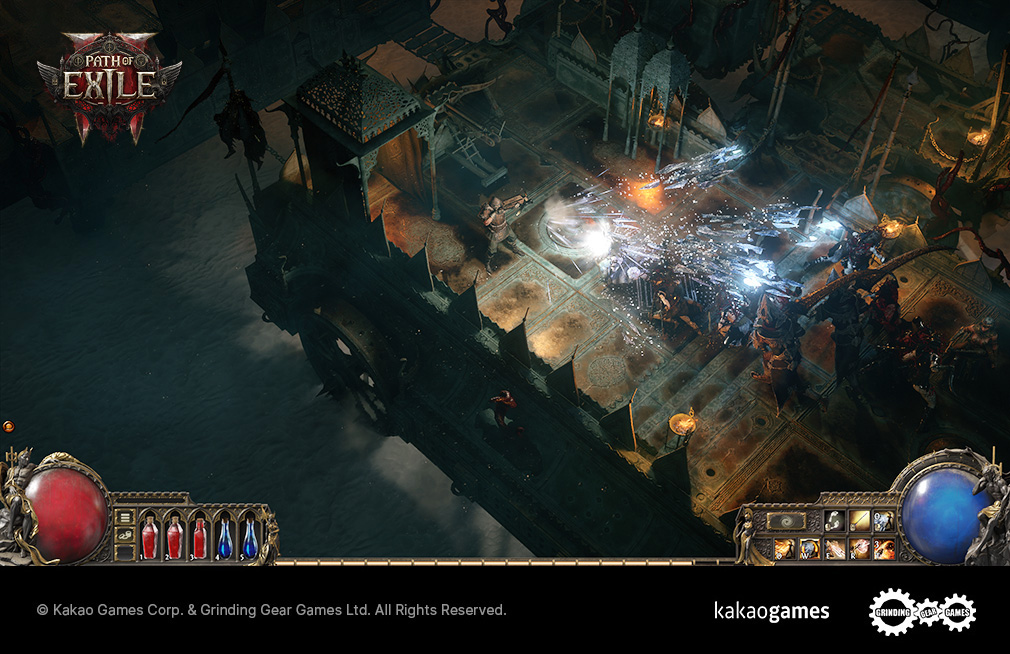Drink the red life flask labeled 2
This screenshot has height=654, width=1010.
point(174,537)
